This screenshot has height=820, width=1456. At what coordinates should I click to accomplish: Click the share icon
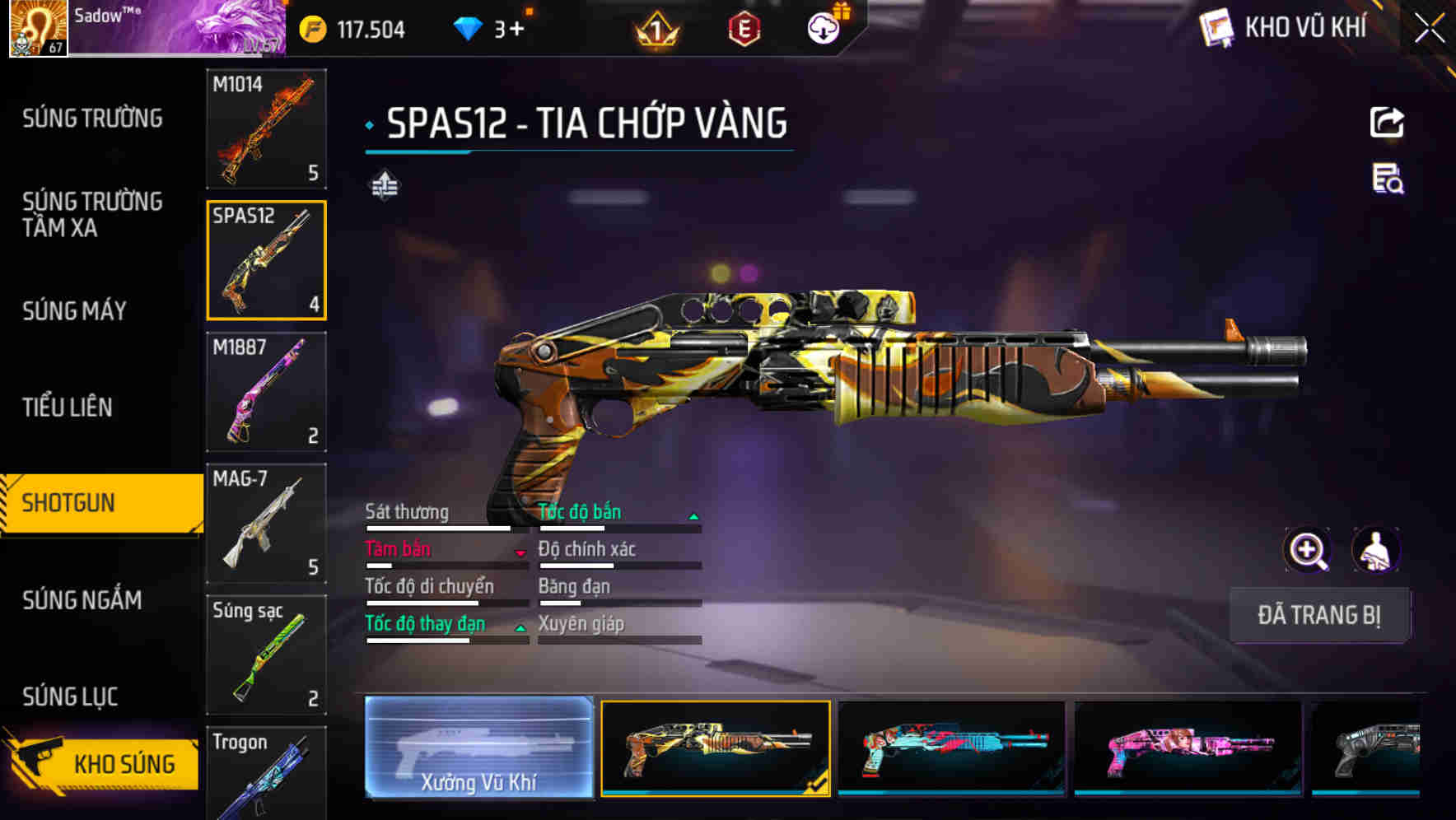point(1387,123)
